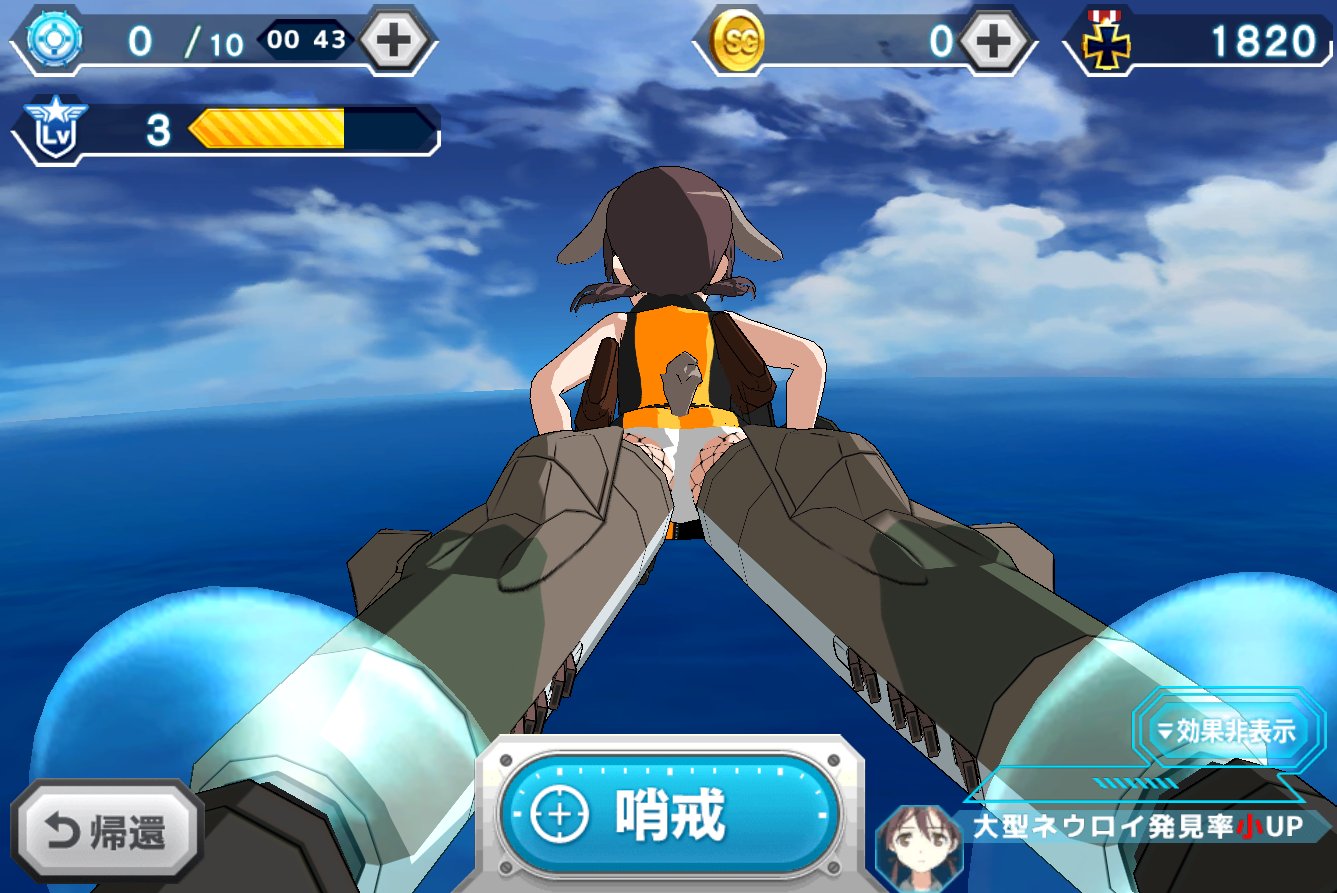
Task: Toggle the 効果非表示 effect display
Action: pyautogui.click(x=1228, y=730)
